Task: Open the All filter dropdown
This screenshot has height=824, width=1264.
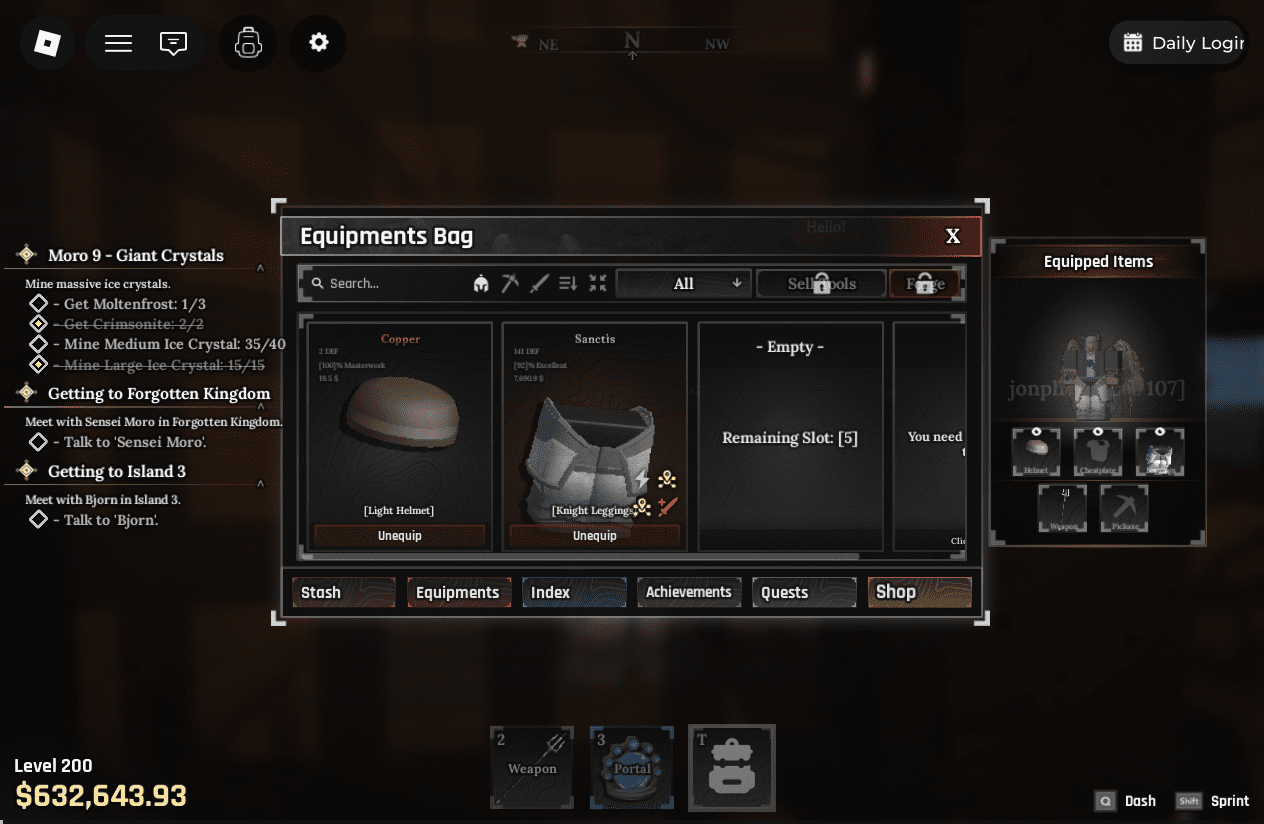Action: [684, 284]
